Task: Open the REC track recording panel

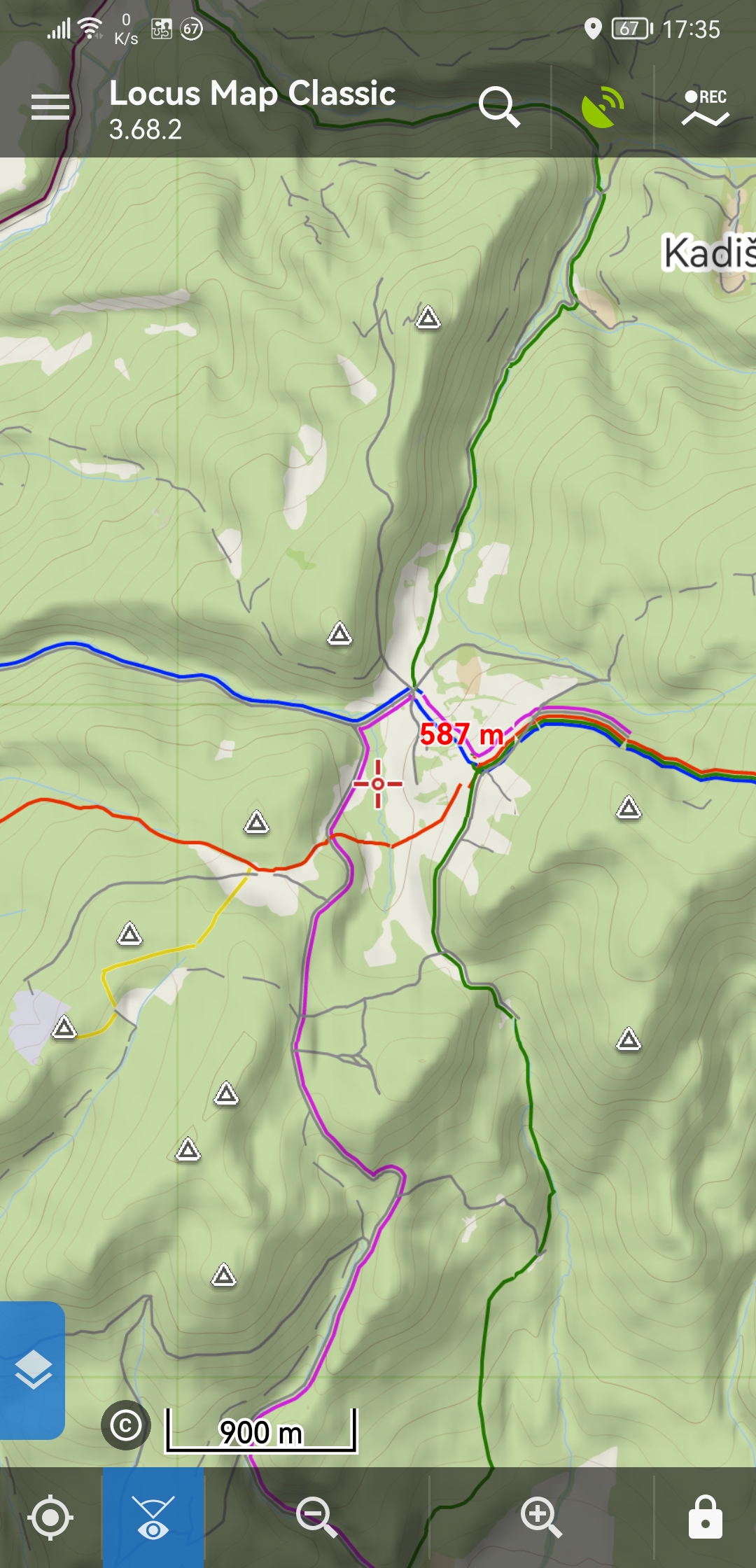Action: tap(705, 107)
